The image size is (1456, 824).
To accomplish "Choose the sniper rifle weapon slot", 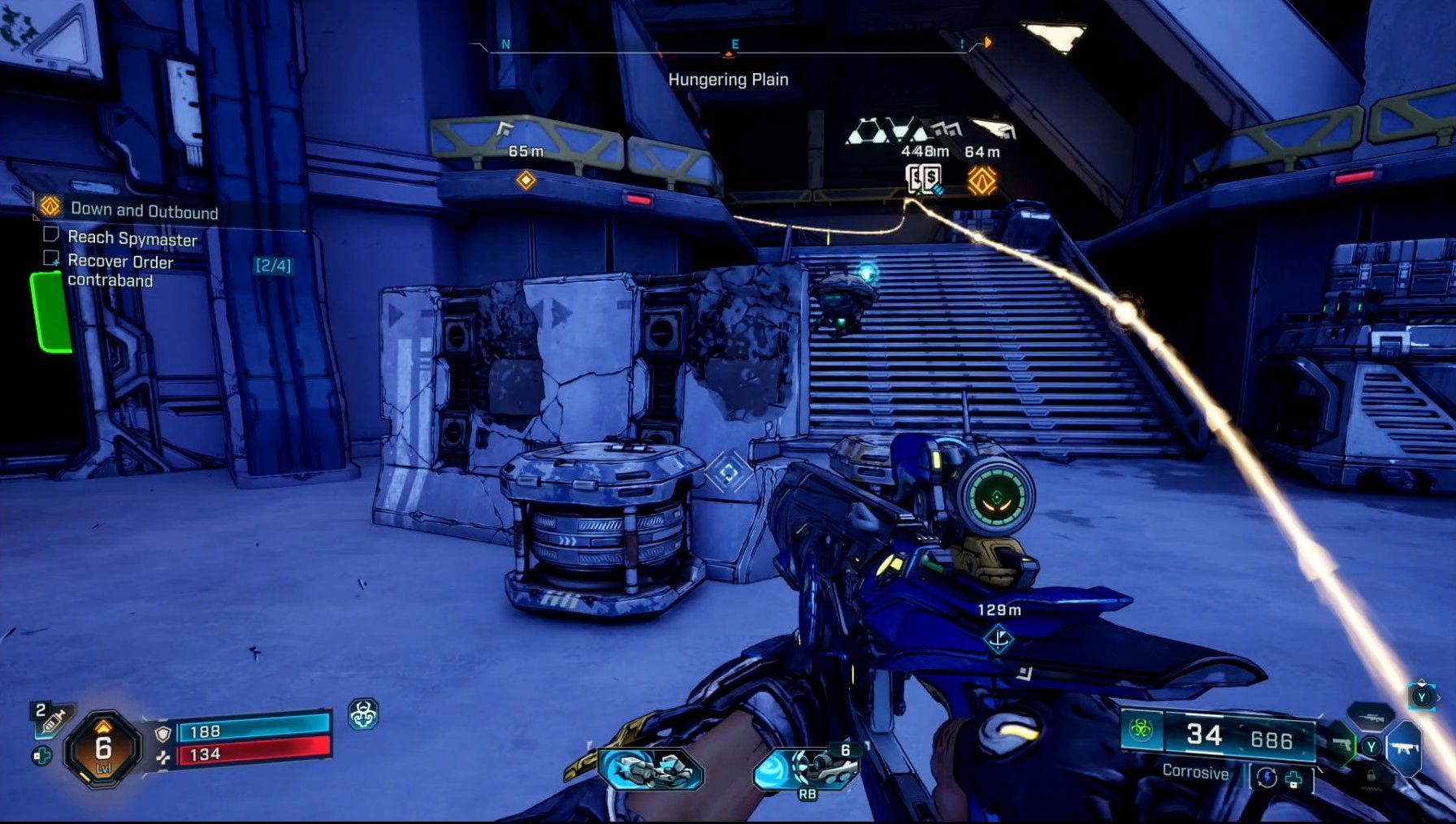I will (1370, 718).
